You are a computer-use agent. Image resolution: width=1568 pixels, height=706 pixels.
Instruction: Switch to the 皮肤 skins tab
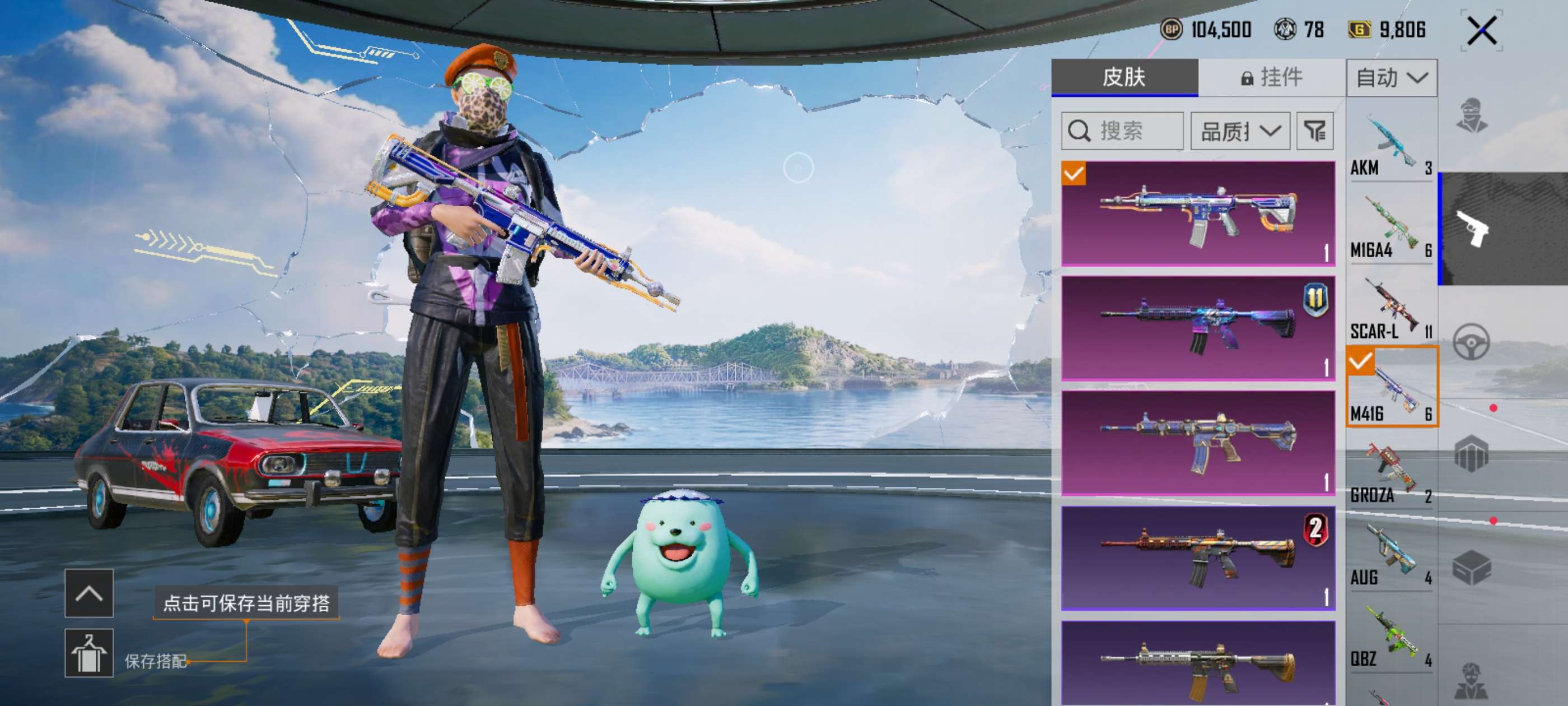point(1124,77)
